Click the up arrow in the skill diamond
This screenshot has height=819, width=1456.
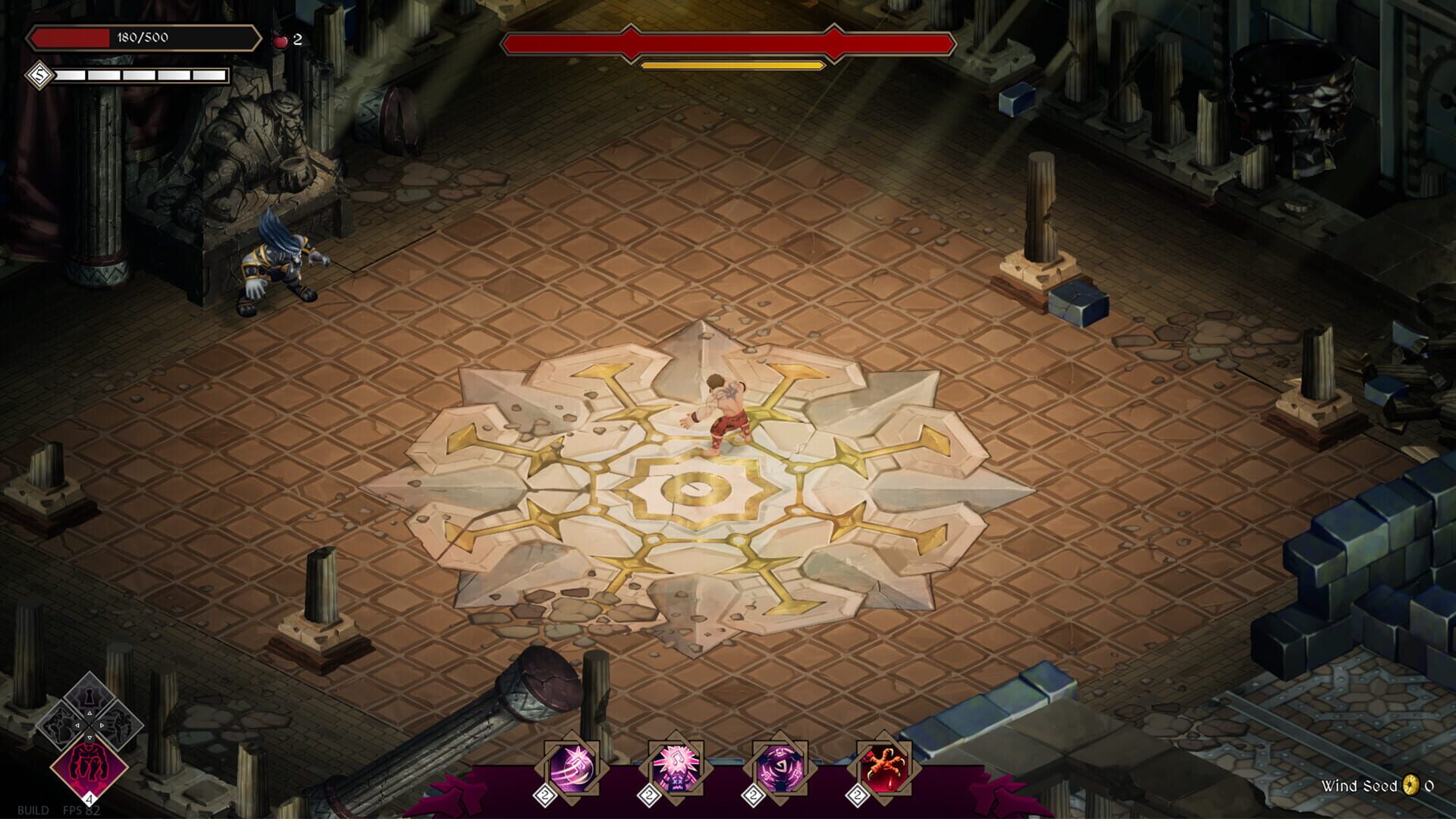89,711
